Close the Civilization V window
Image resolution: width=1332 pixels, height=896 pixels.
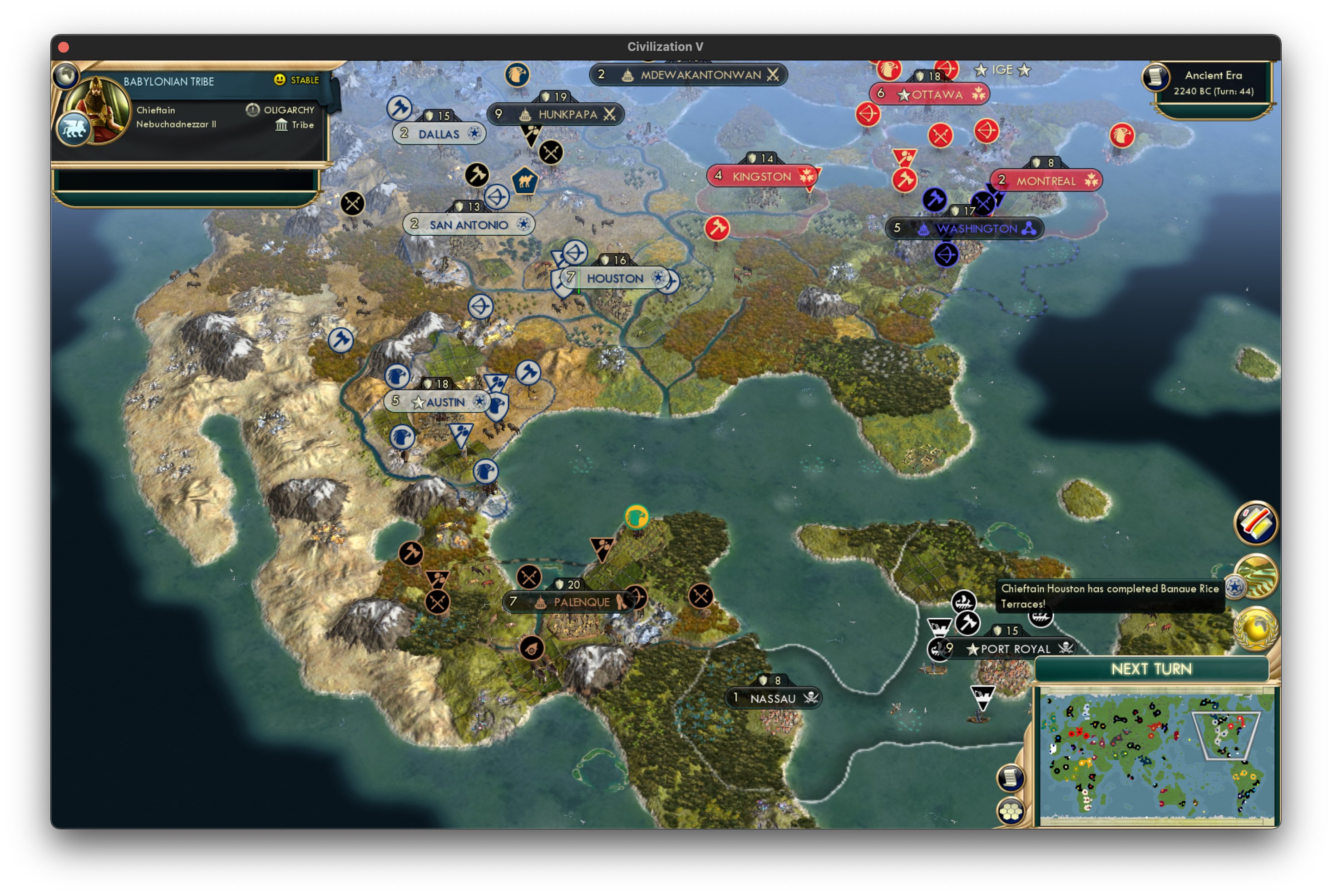pos(64,47)
